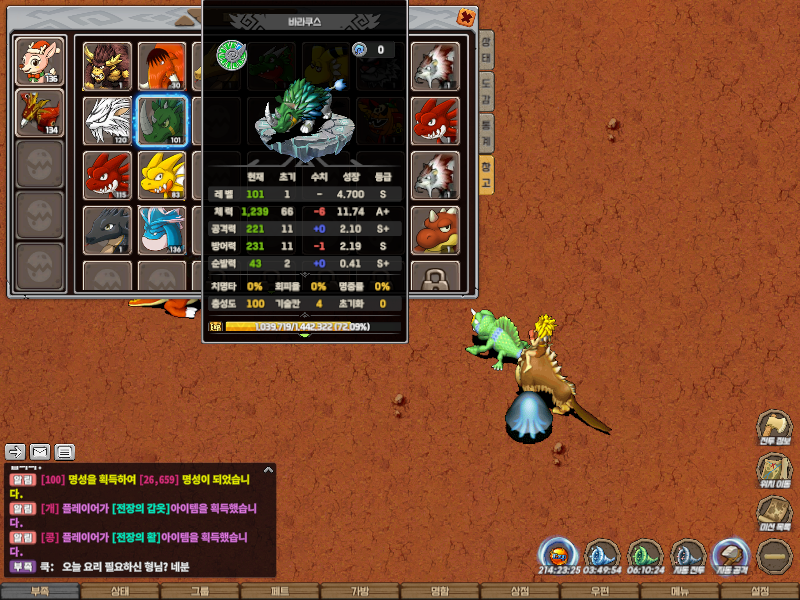
Task: Open the 가방 bag menu
Action: [x=359, y=591]
